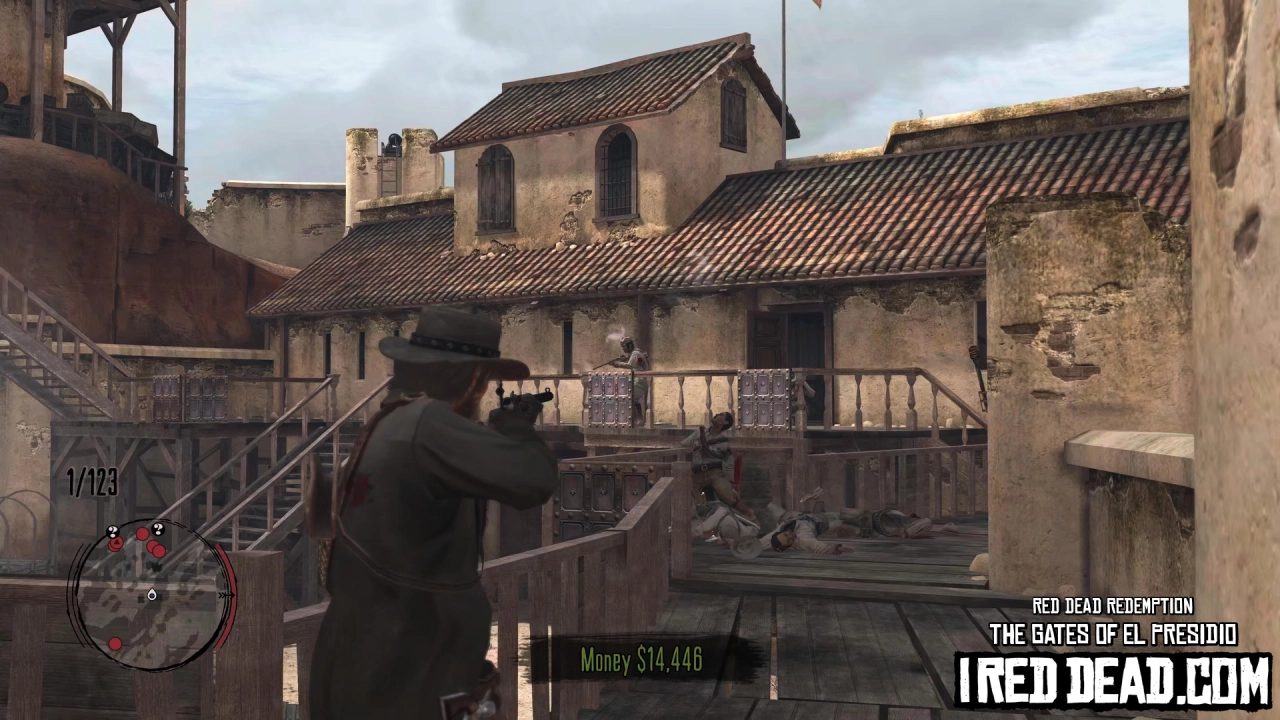Click the player arrow icon on the minimap
Viewport: 1280px width, 720px height.
point(152,596)
